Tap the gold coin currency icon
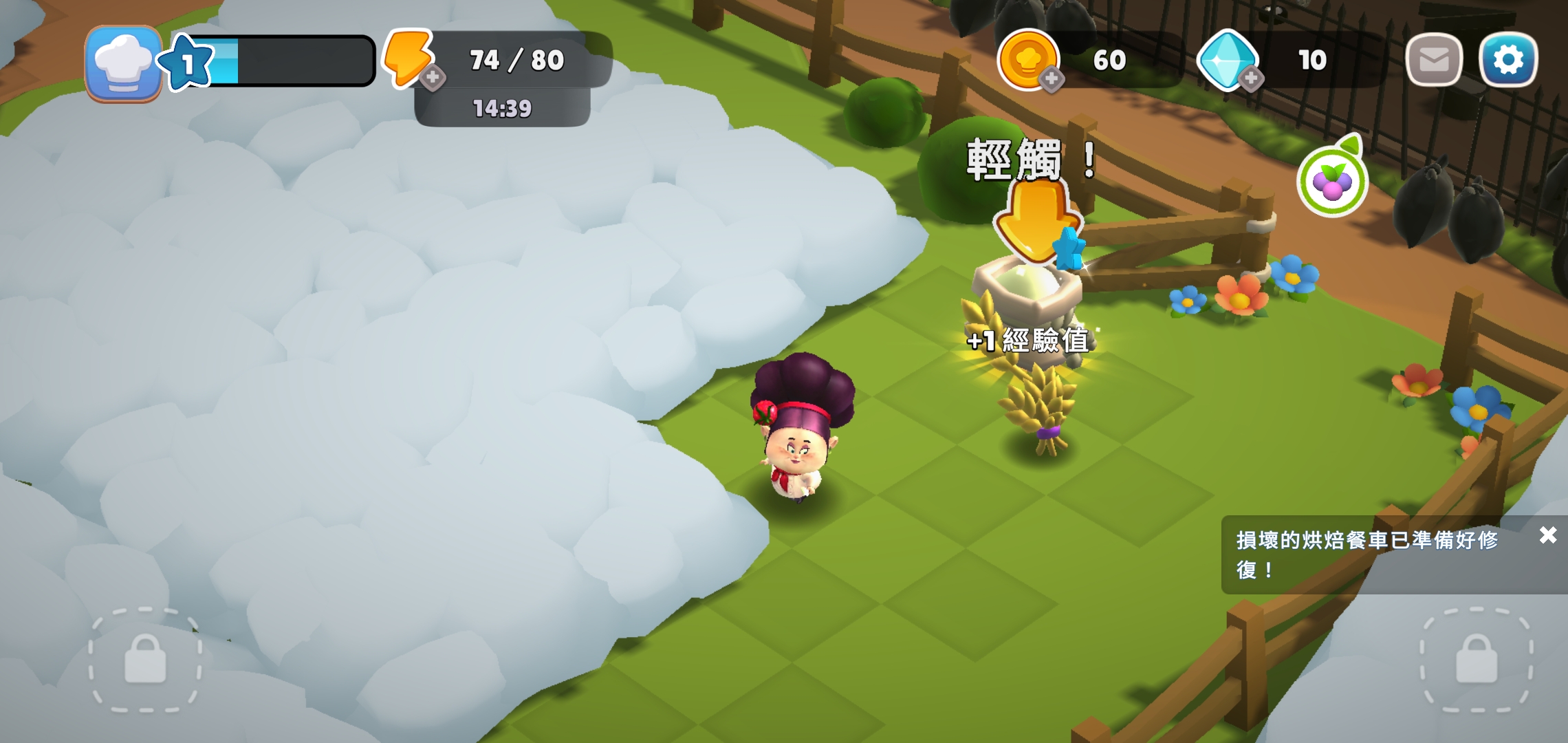The image size is (1568, 743). click(x=1028, y=61)
